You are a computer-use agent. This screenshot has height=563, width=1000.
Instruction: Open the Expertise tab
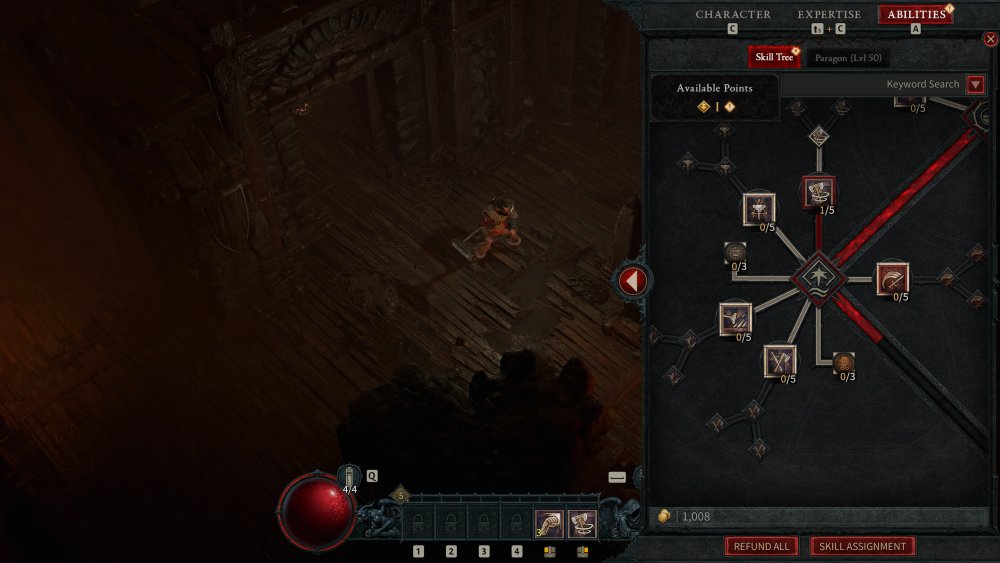pyautogui.click(x=829, y=15)
